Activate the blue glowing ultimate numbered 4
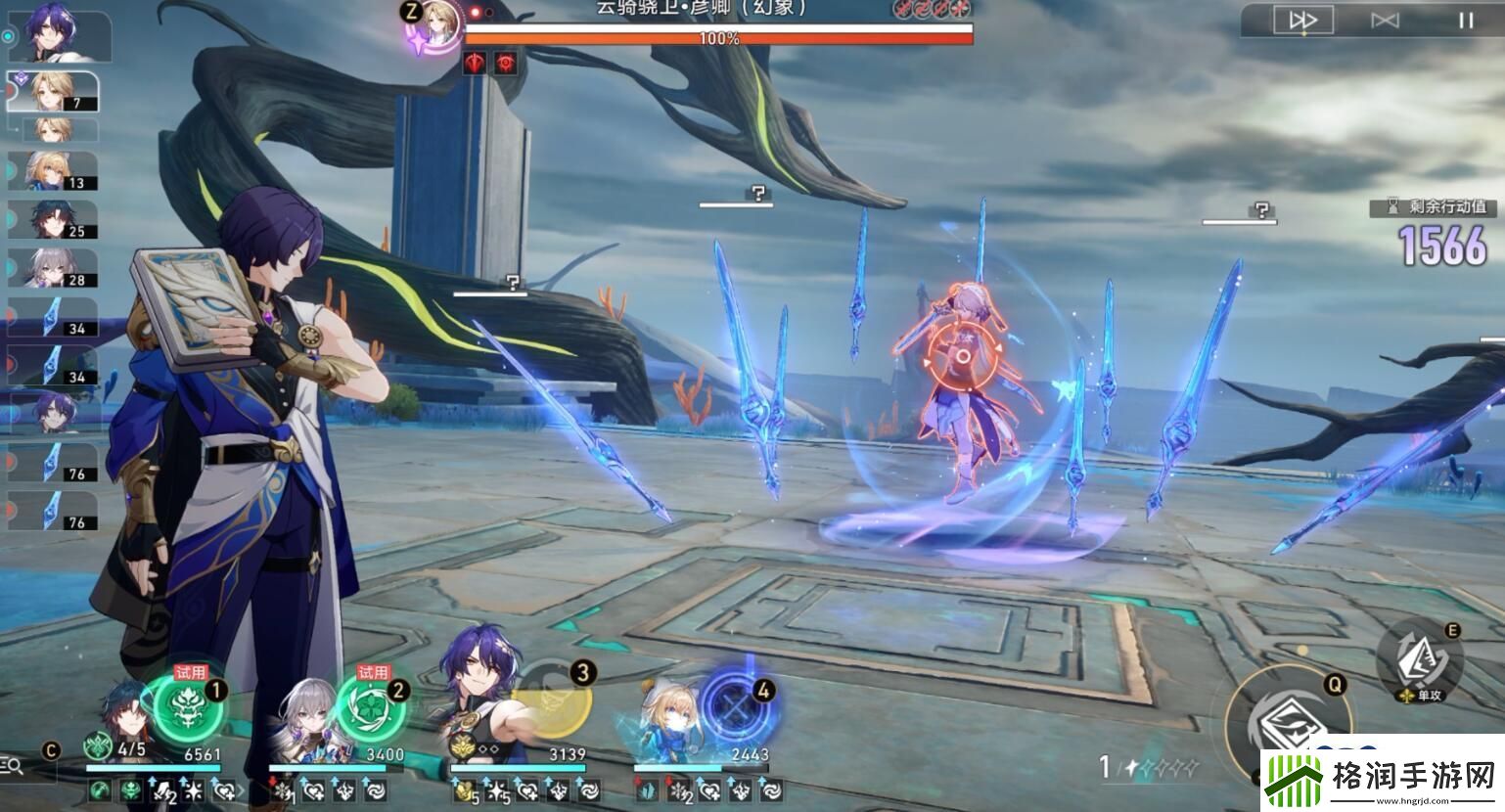This screenshot has height=812, width=1505. [x=734, y=704]
